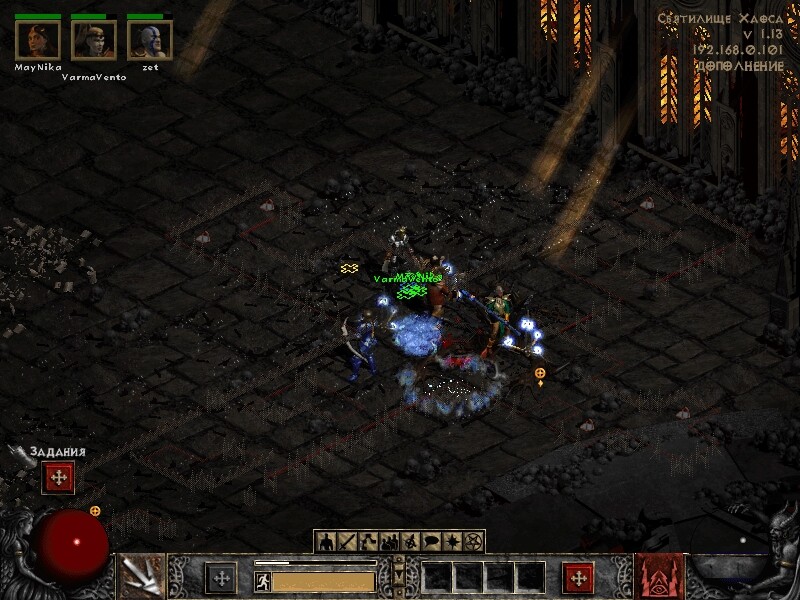The width and height of the screenshot is (800, 600).
Task: Change the left-click attack skill
Action: point(141,577)
